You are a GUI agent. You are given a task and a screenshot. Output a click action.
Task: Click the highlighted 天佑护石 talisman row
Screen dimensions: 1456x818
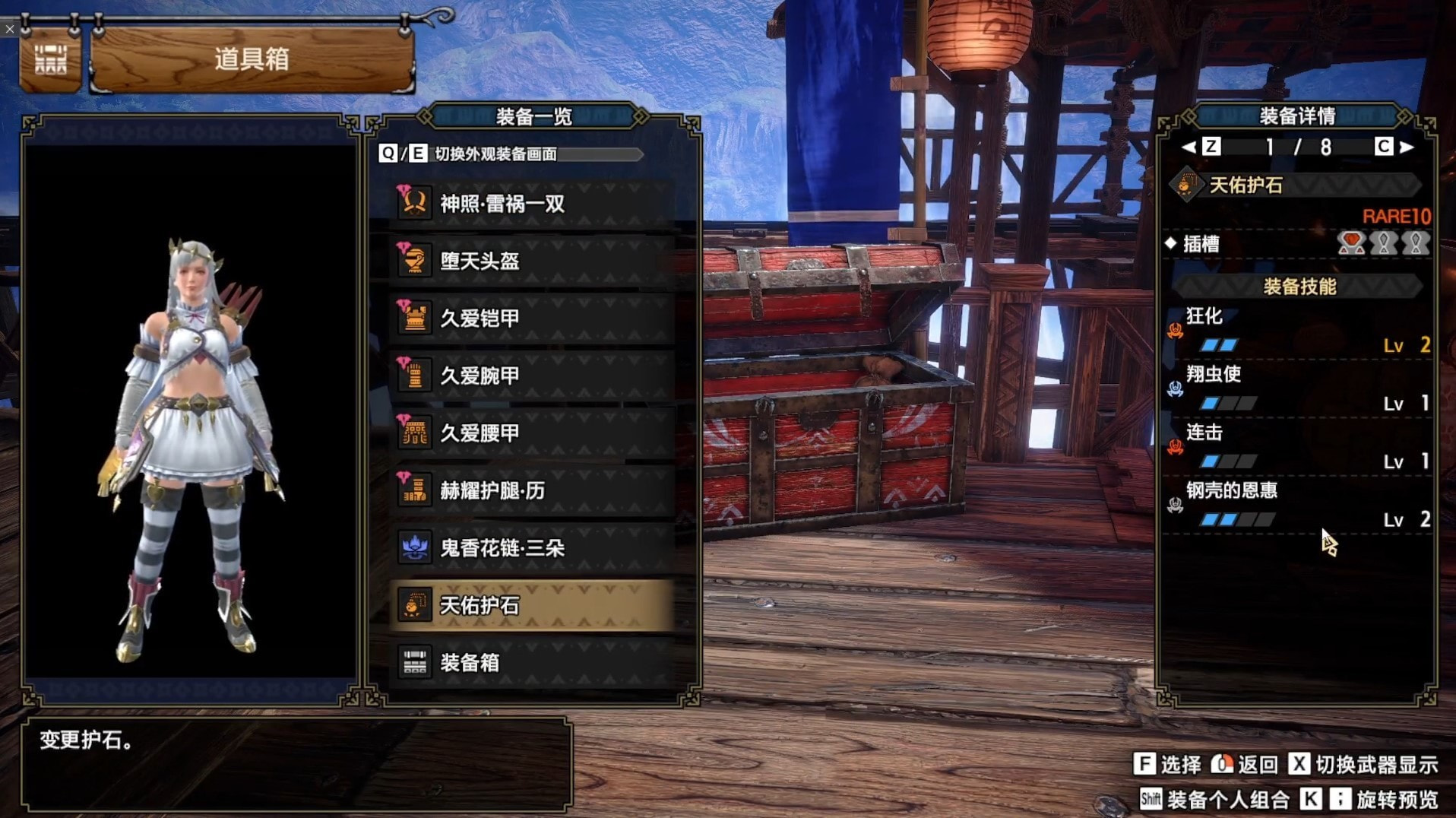(530, 605)
